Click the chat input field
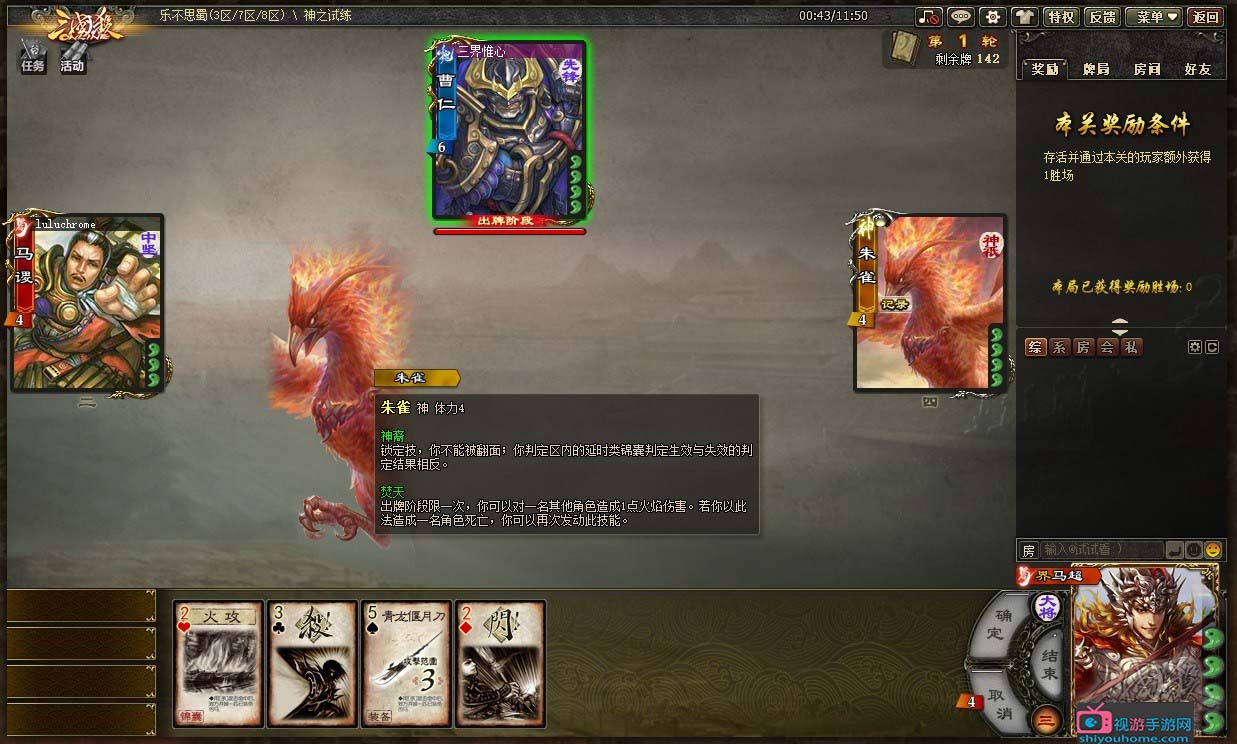 coord(1101,550)
